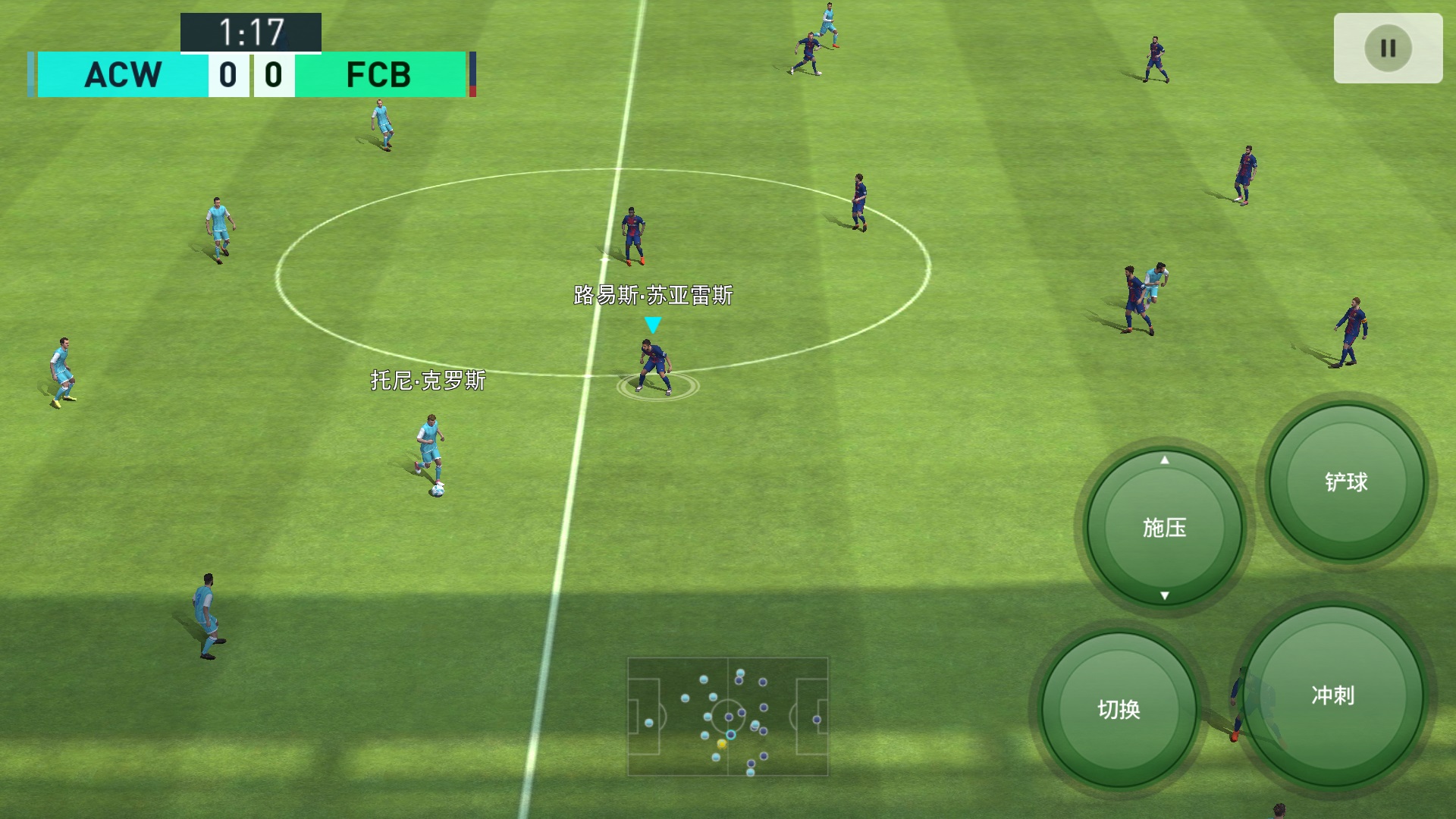This screenshot has width=1456, height=819.
Task: Pause the match with the pause button
Action: pyautogui.click(x=1388, y=49)
